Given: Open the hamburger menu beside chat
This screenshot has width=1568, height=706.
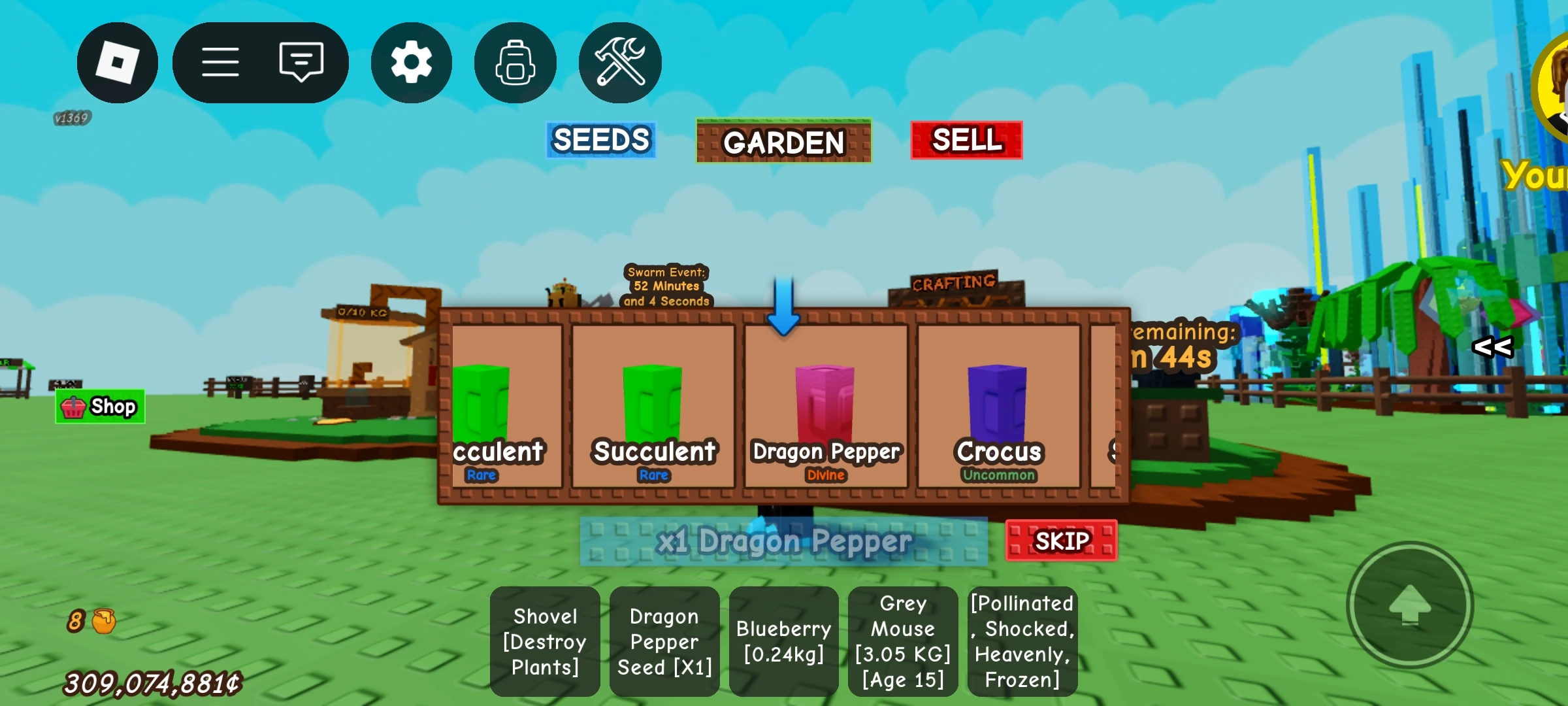Looking at the screenshot, I should [221, 62].
